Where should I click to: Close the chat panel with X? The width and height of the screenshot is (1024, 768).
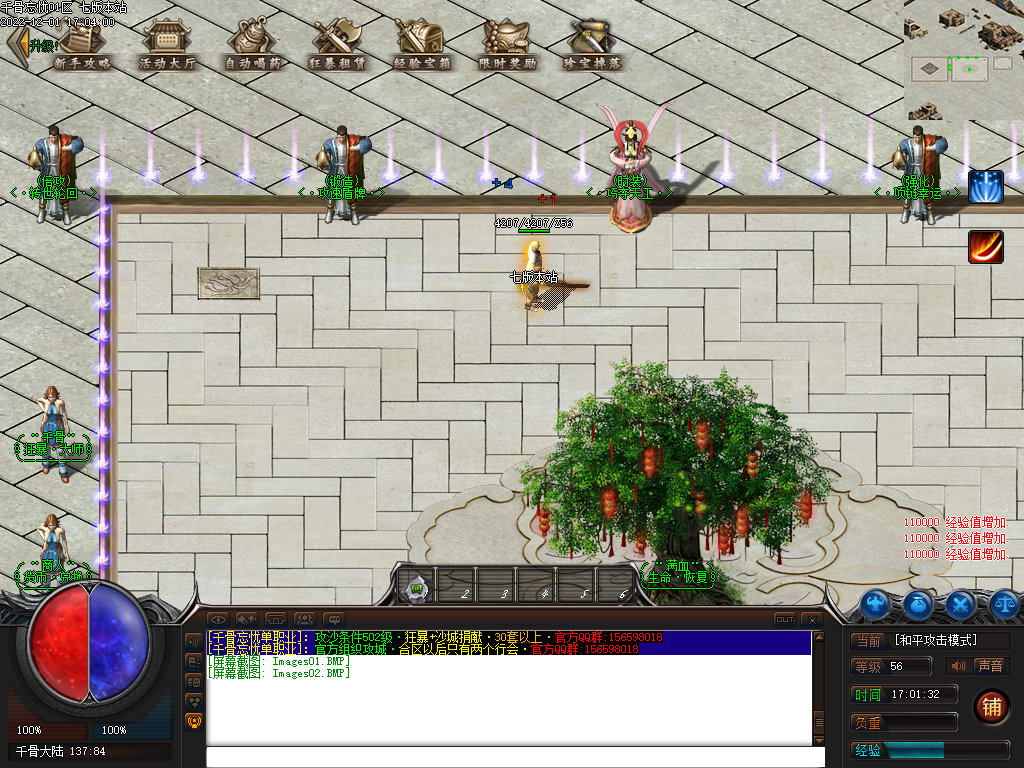[x=813, y=620]
